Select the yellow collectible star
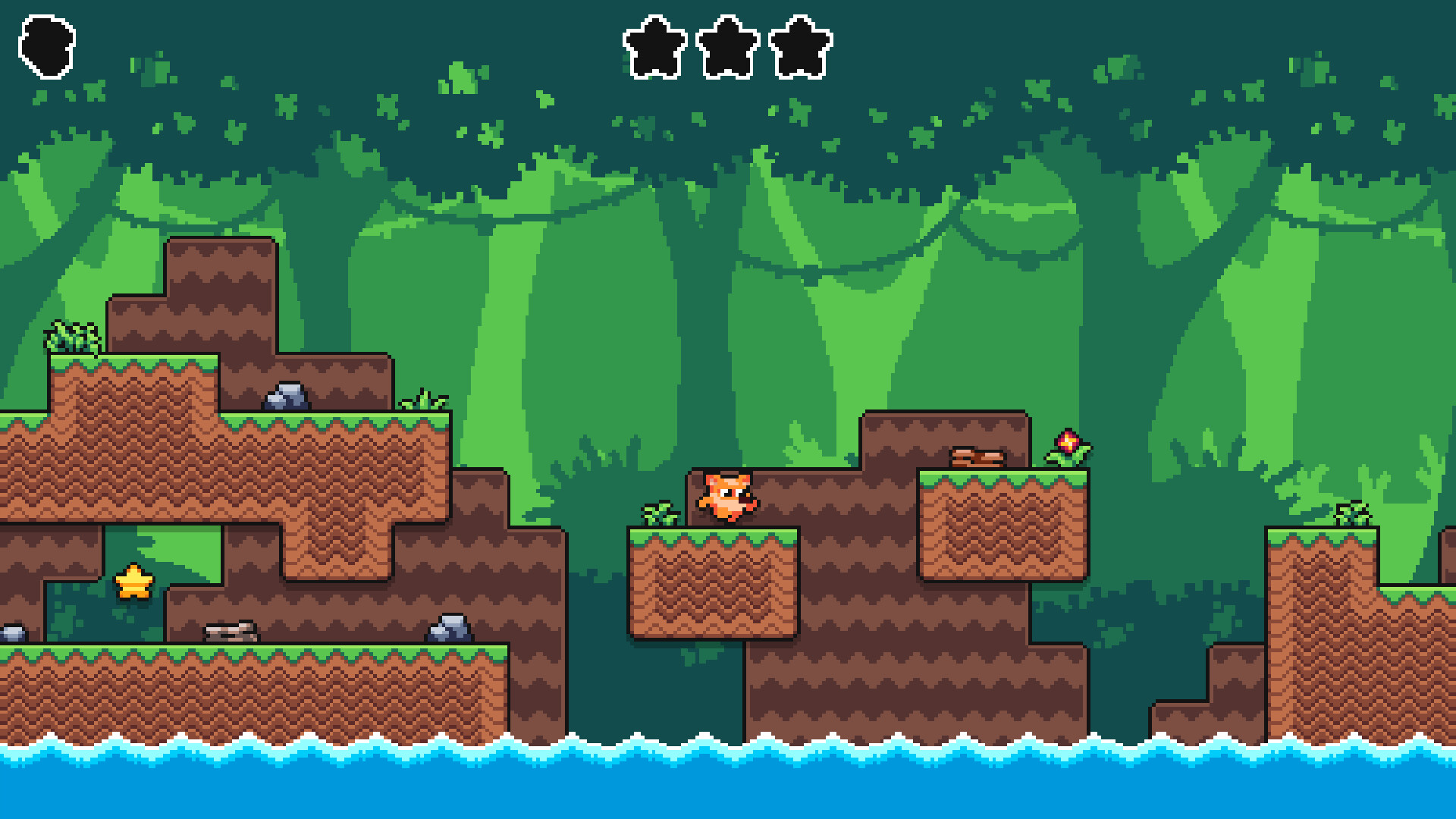 pyautogui.click(x=133, y=582)
